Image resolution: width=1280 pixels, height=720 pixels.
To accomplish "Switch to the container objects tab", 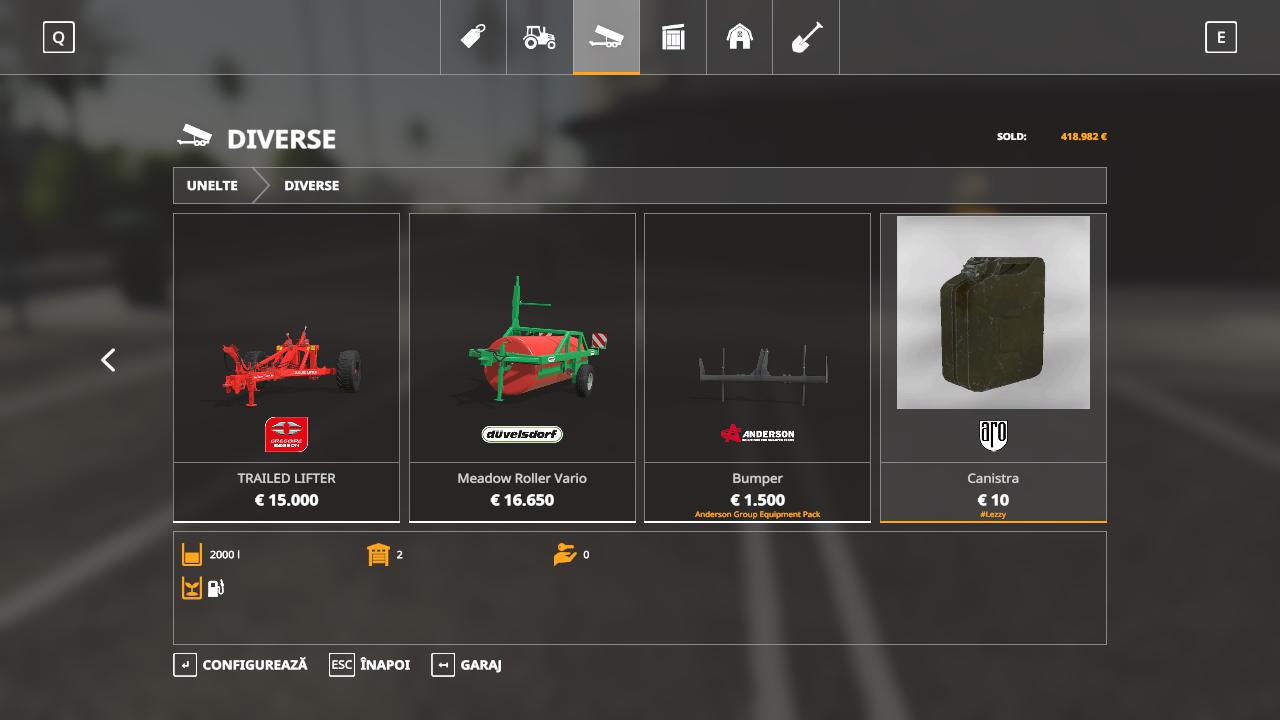I will [673, 38].
